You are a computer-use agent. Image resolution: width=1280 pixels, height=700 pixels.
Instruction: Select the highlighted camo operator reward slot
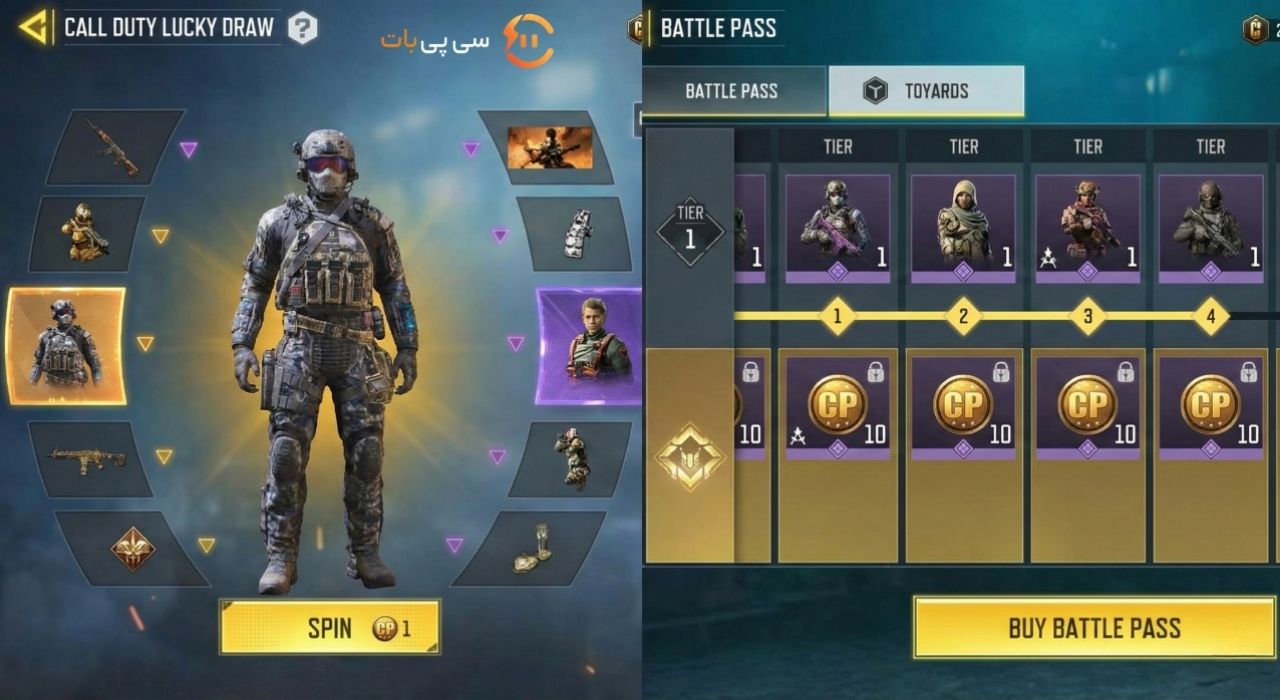(66, 346)
